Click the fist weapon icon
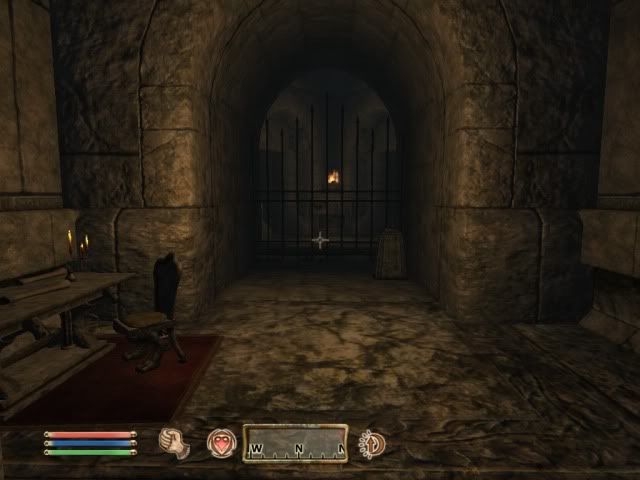This screenshot has width=640, height=480. point(175,442)
